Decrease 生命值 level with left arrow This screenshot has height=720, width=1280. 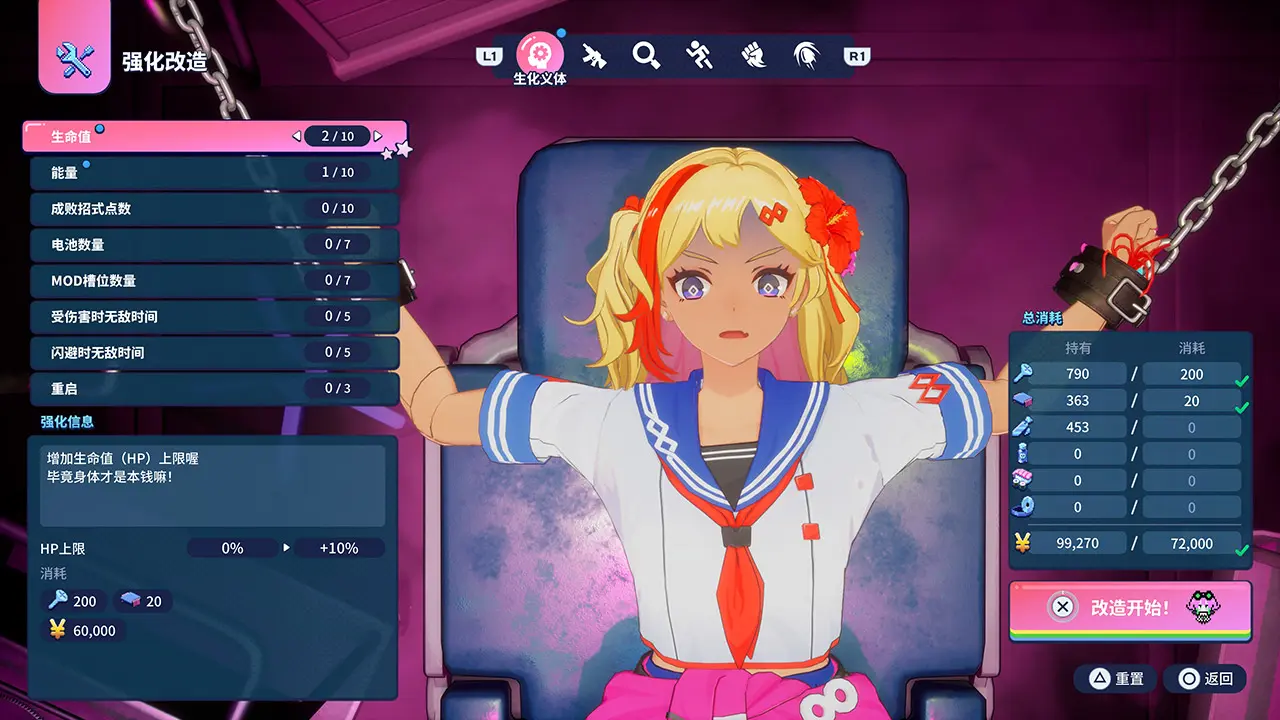point(296,136)
